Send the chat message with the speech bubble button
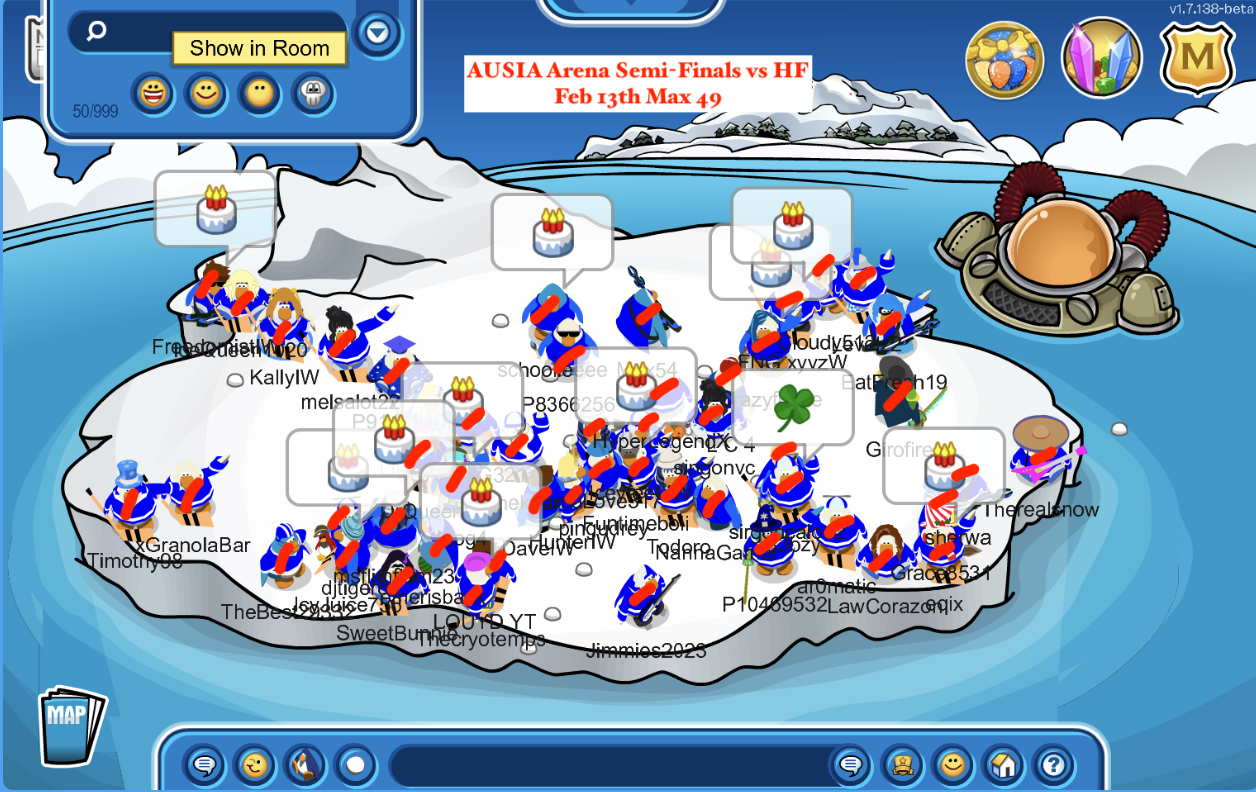This screenshot has height=792, width=1256. pyautogui.click(x=851, y=766)
